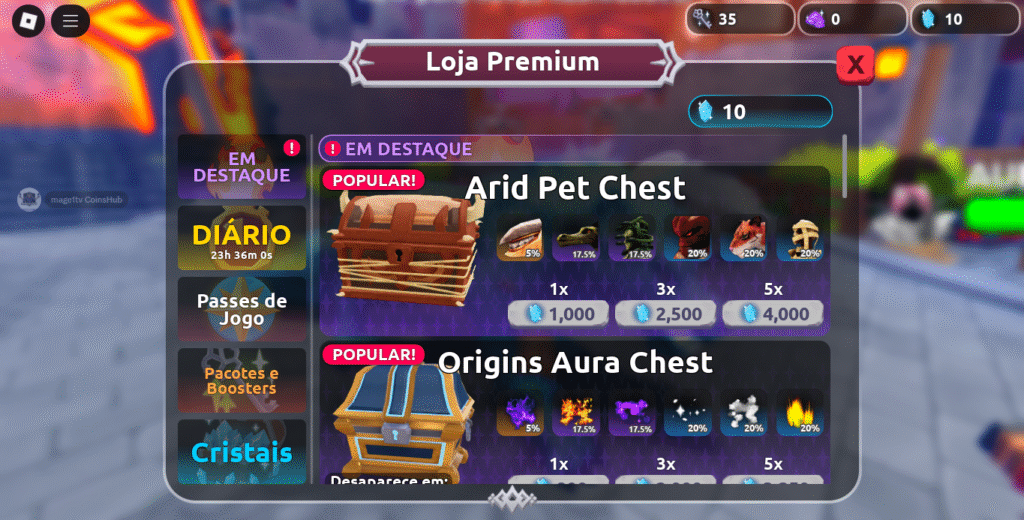Open the Diário shop tab
This screenshot has height=520, width=1024.
242,239
